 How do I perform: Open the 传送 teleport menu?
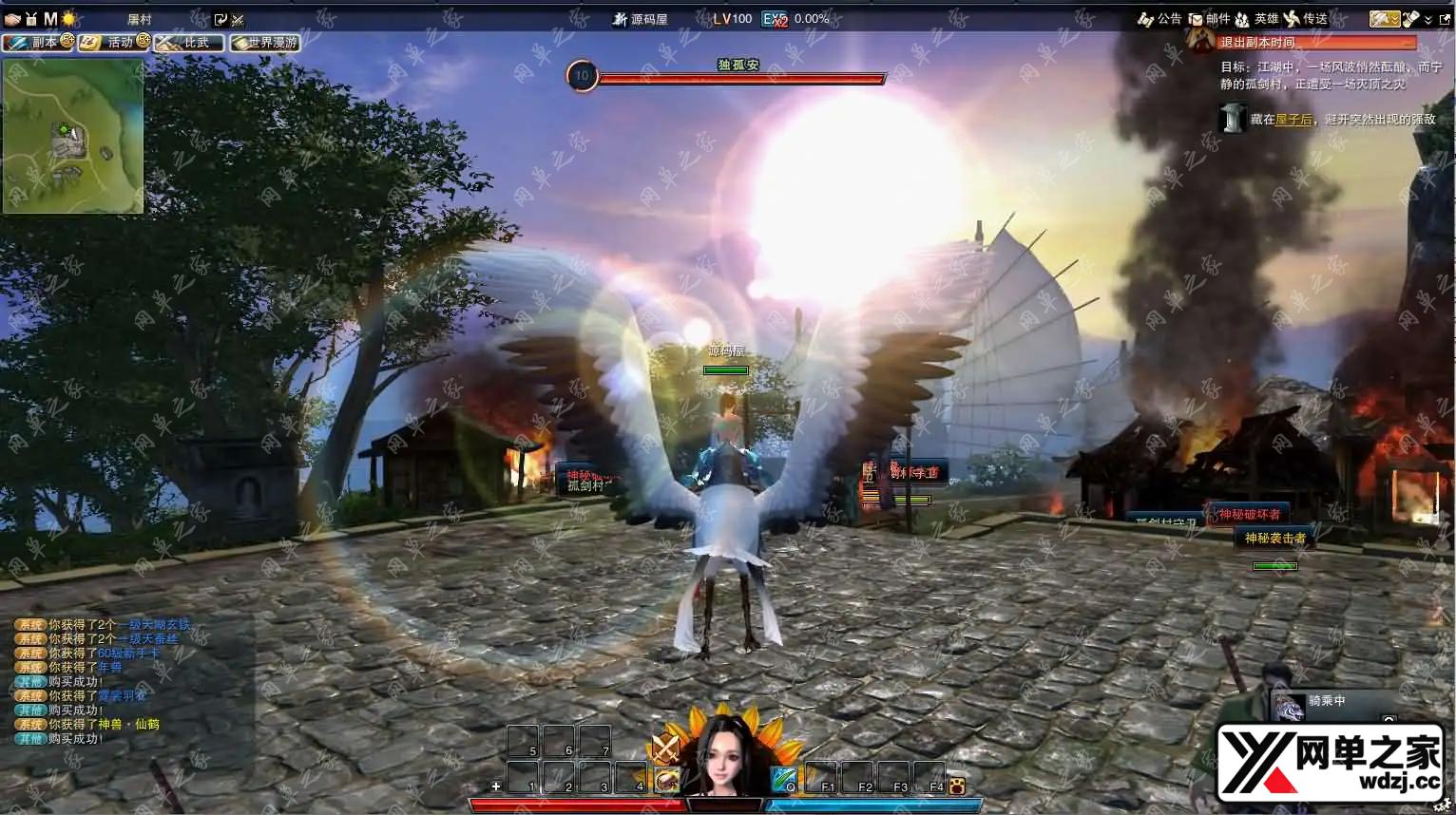point(1305,19)
